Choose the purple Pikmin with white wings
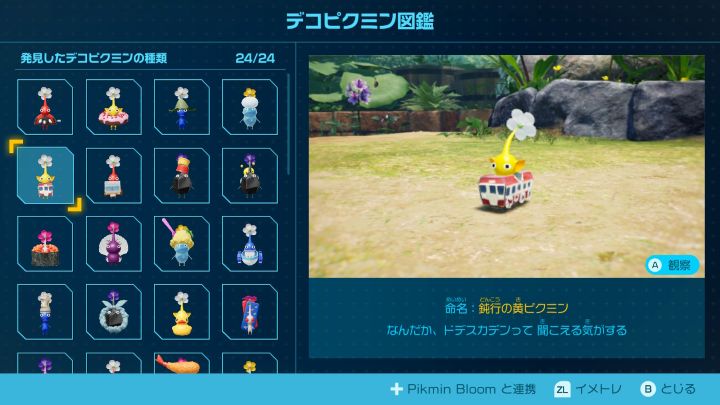The image size is (720, 405). coord(113,244)
